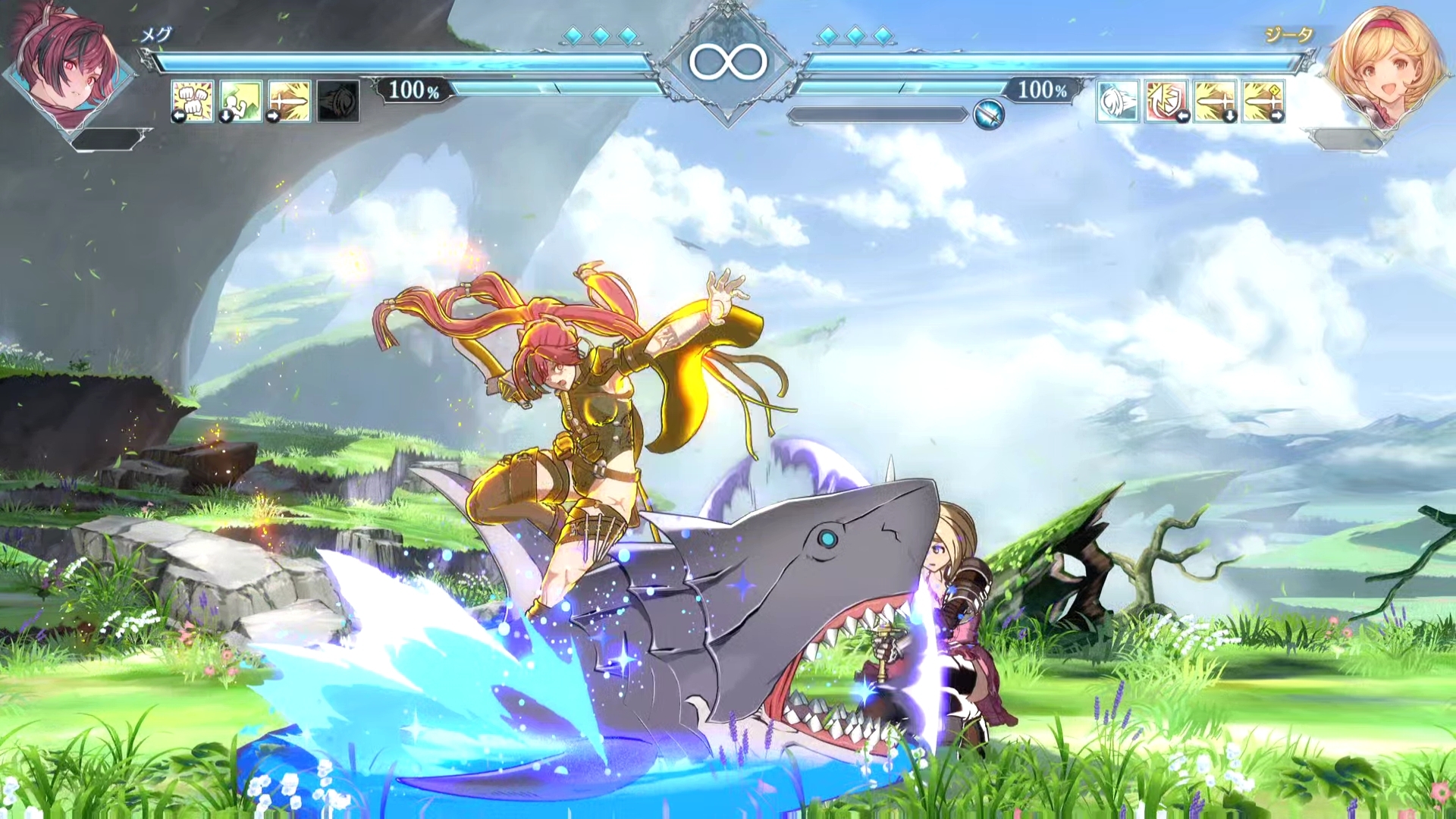Click Meg's sword thrust skill icon

click(290, 101)
